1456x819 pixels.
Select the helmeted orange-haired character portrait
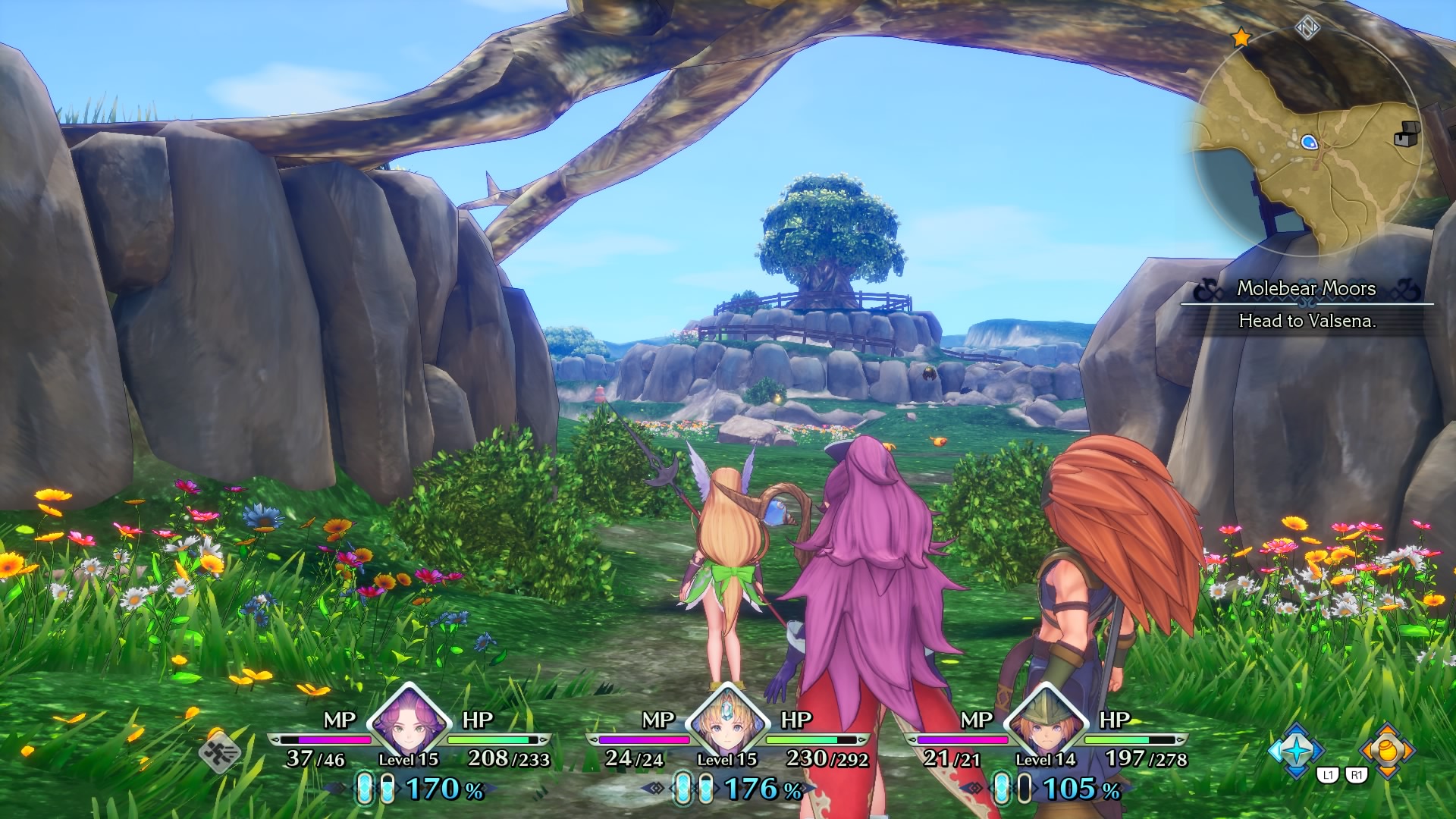click(1045, 722)
